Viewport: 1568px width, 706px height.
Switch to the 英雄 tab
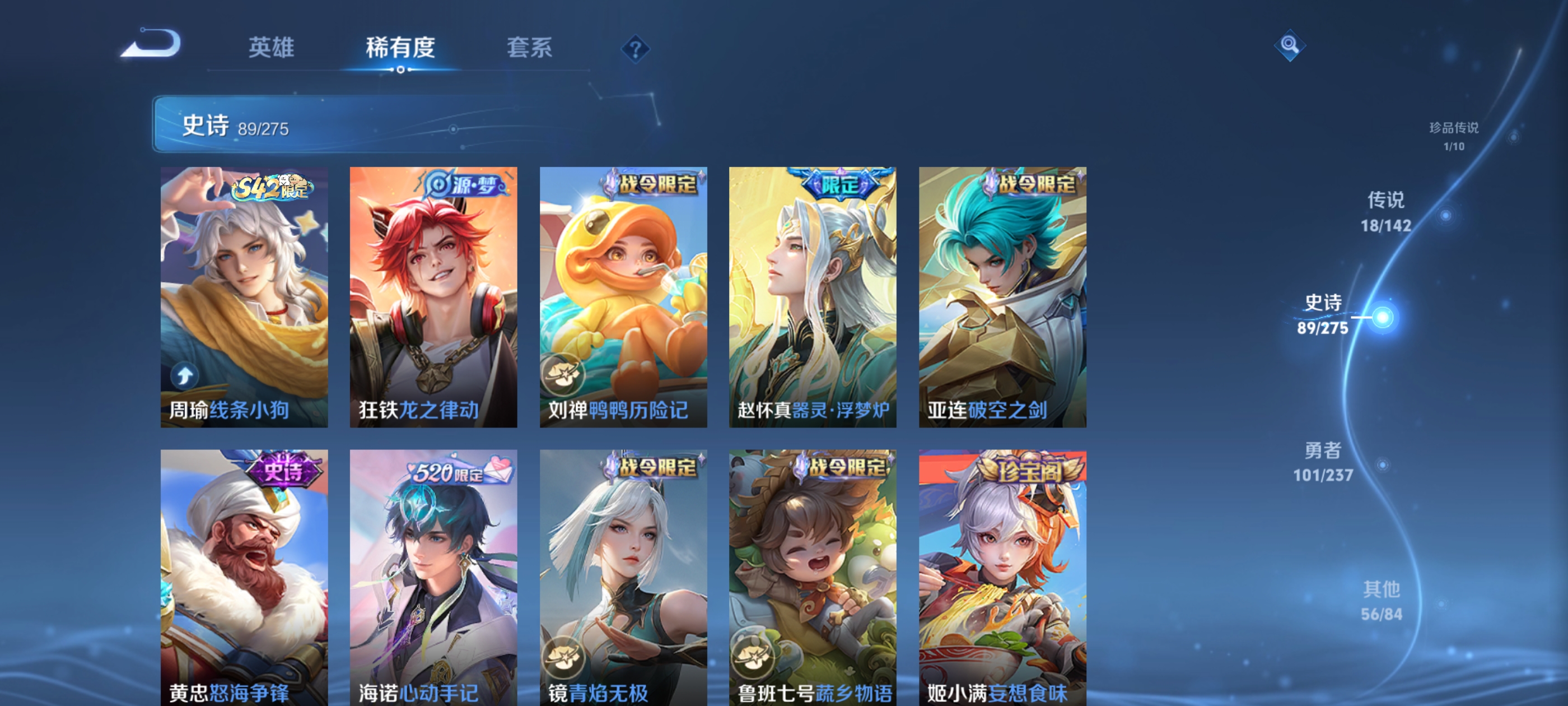(270, 49)
